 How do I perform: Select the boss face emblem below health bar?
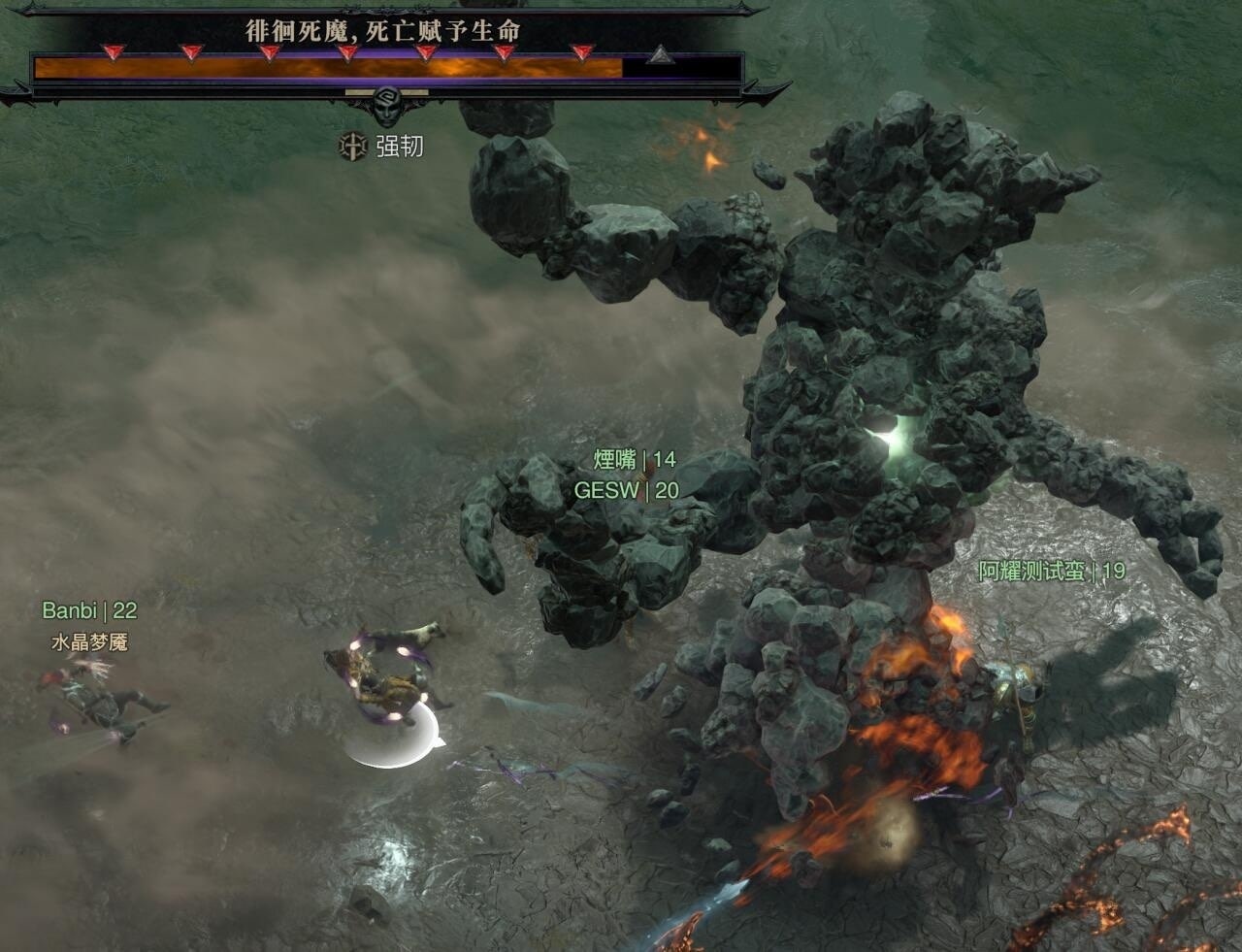pyautogui.click(x=387, y=104)
